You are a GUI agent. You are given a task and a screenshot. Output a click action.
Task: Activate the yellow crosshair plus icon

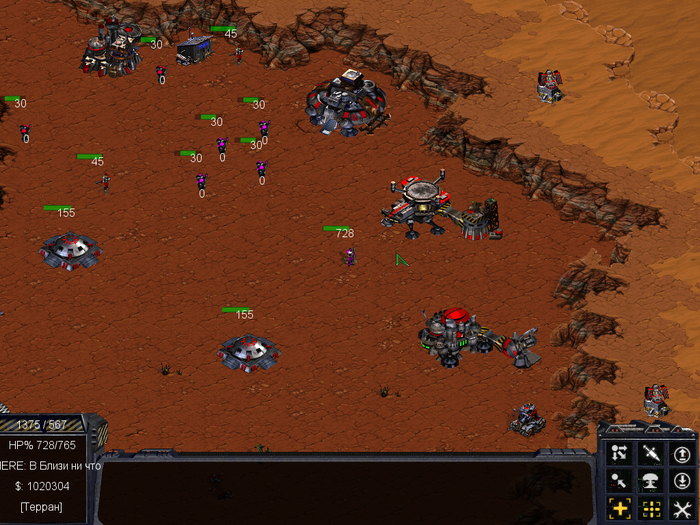[619, 508]
